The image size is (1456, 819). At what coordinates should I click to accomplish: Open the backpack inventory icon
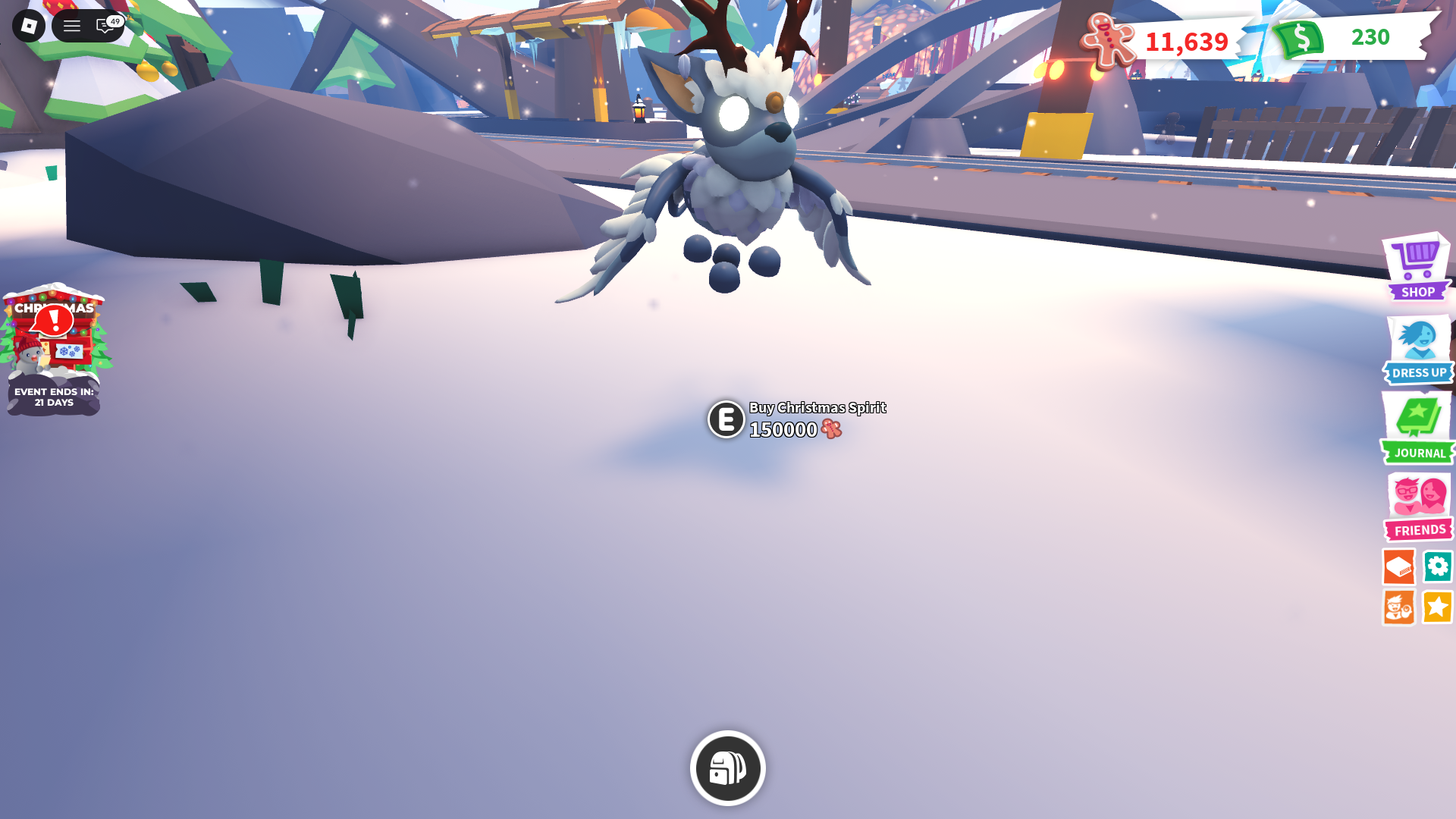(x=726, y=767)
